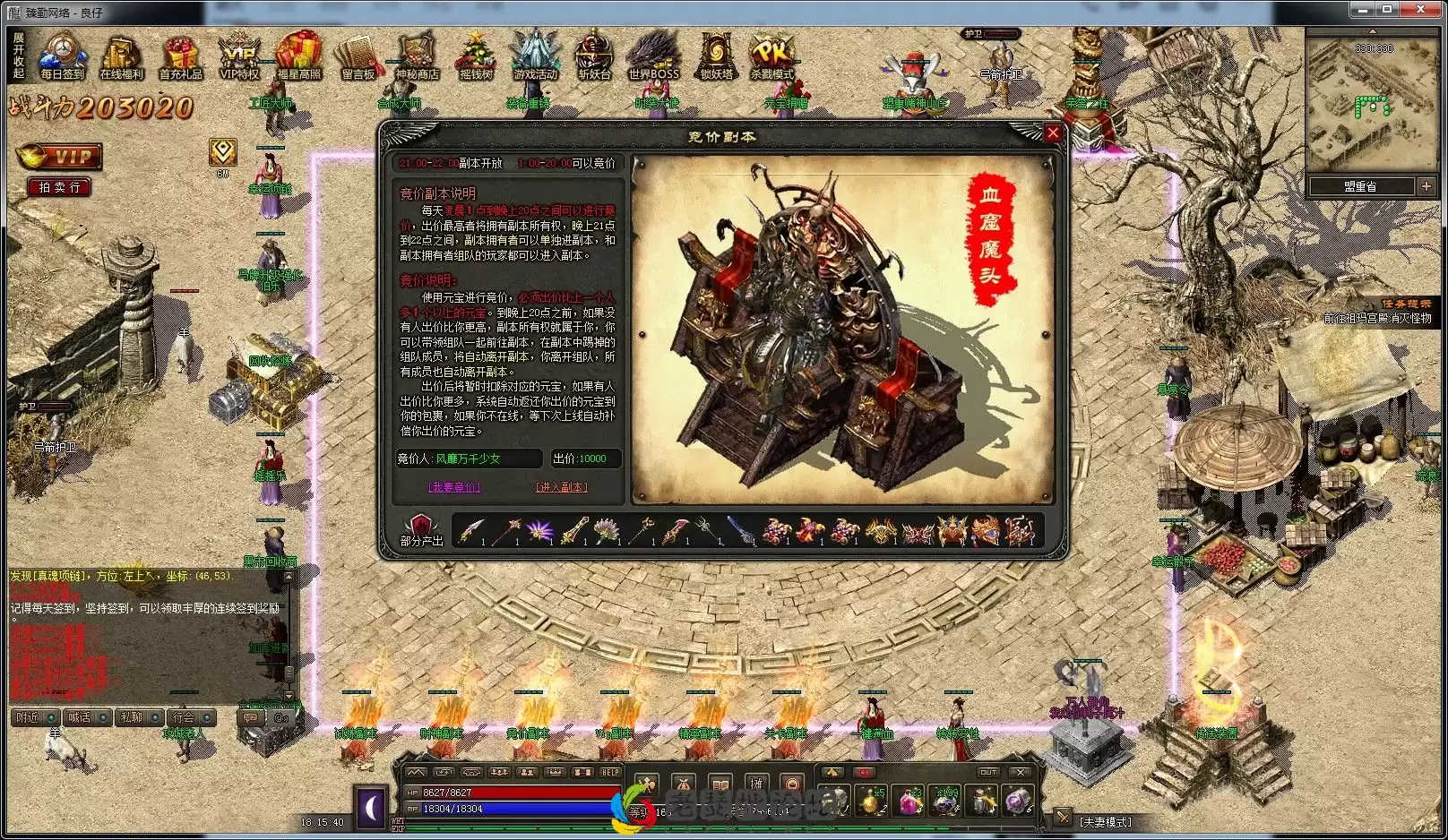
Task: Open the 锁妖塔 tower icon
Action: pos(714,54)
